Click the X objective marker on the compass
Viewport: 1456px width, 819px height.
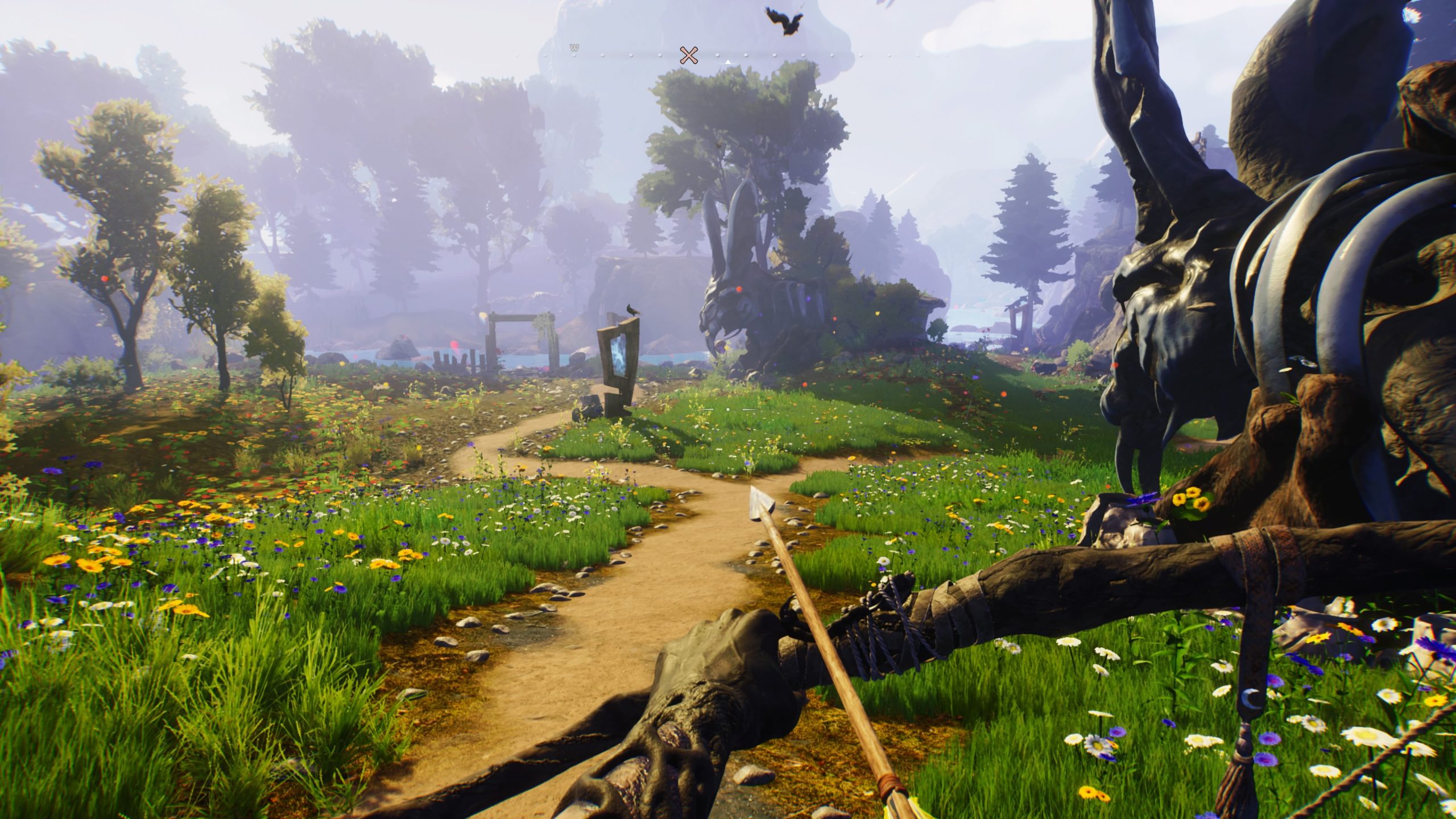[689, 55]
